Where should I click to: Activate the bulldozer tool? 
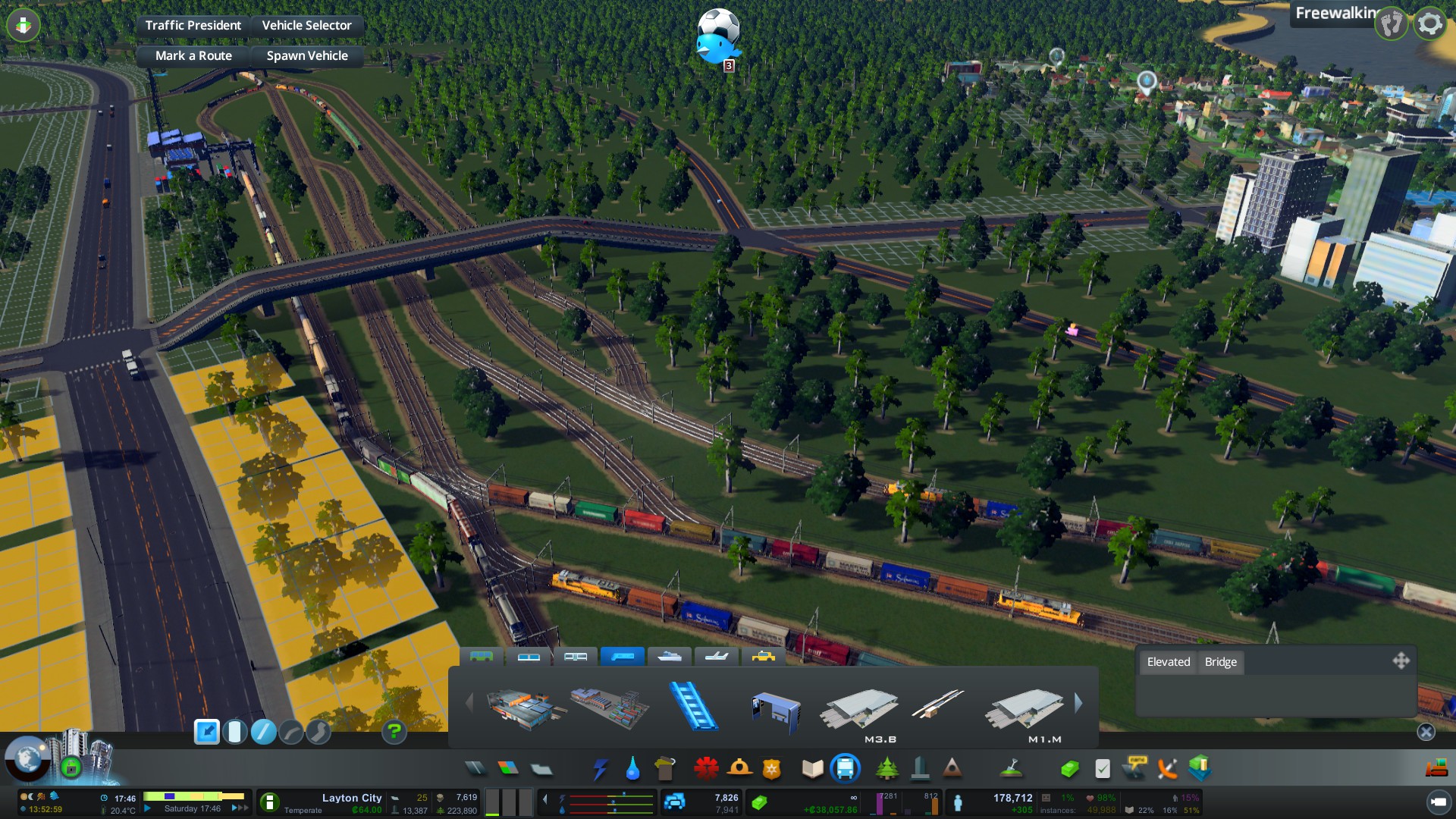point(1436,769)
